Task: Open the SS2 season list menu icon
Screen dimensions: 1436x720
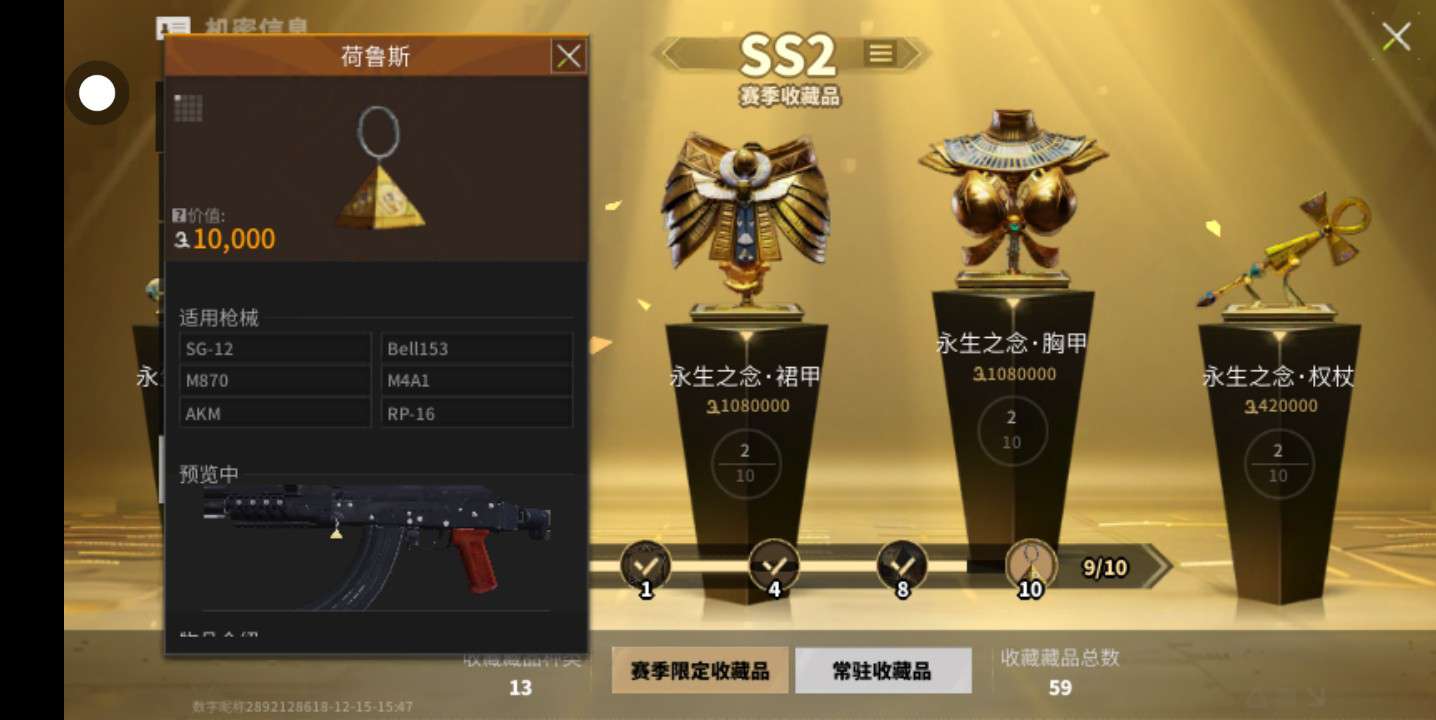Action: (881, 53)
